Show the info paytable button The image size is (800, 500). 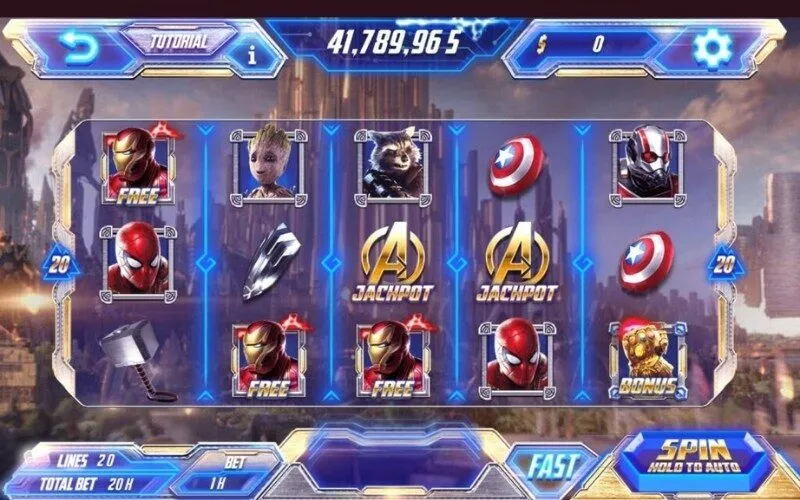click(251, 54)
